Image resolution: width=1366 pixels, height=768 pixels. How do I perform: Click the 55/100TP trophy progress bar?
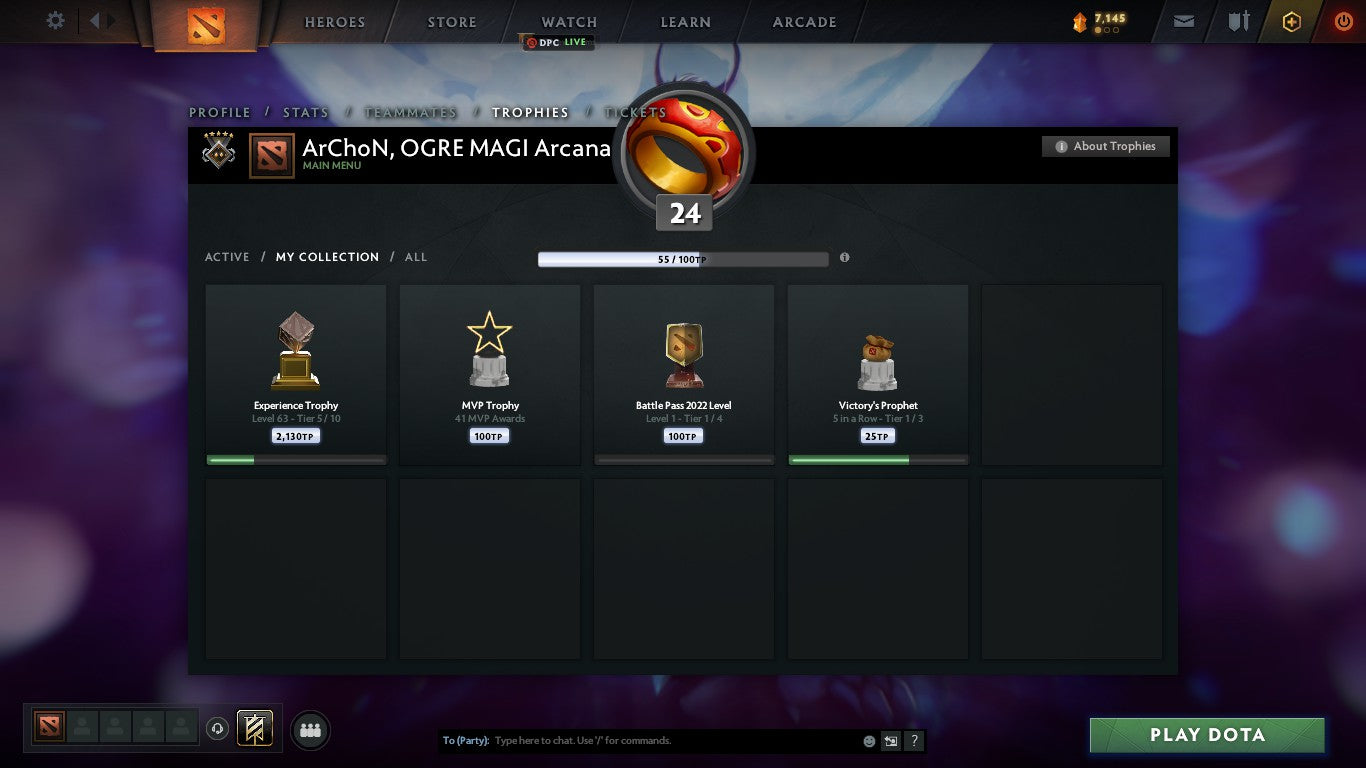coord(683,258)
